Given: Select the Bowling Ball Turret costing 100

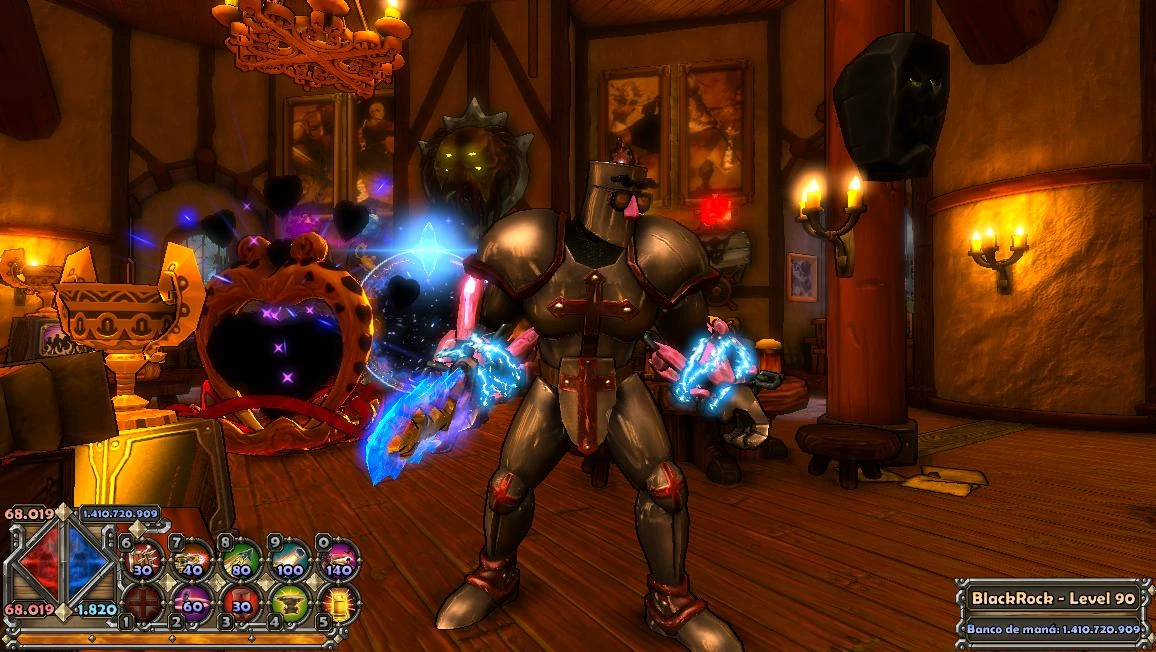Looking at the screenshot, I should [x=290, y=561].
